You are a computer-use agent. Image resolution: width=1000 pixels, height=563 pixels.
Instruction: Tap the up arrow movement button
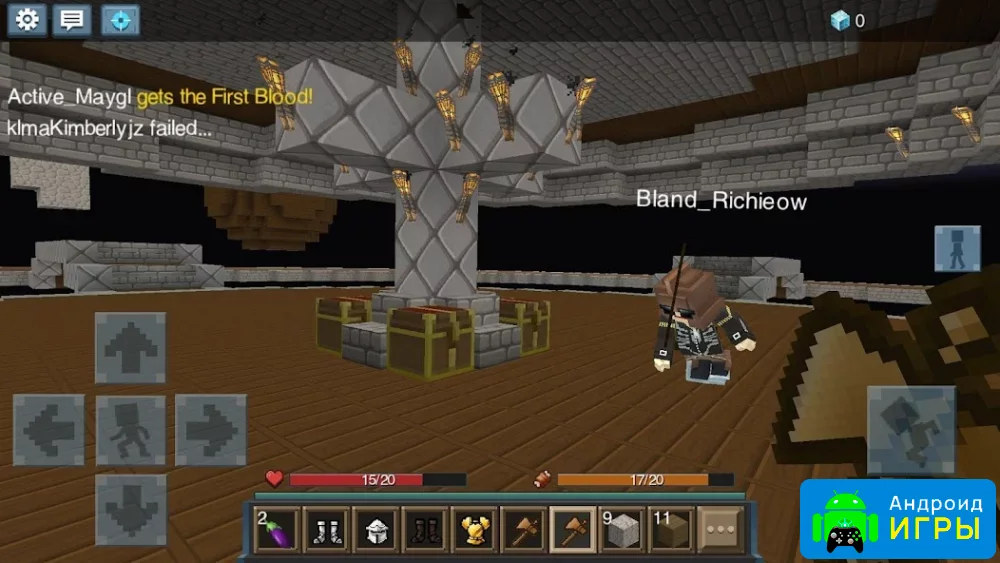pos(130,348)
